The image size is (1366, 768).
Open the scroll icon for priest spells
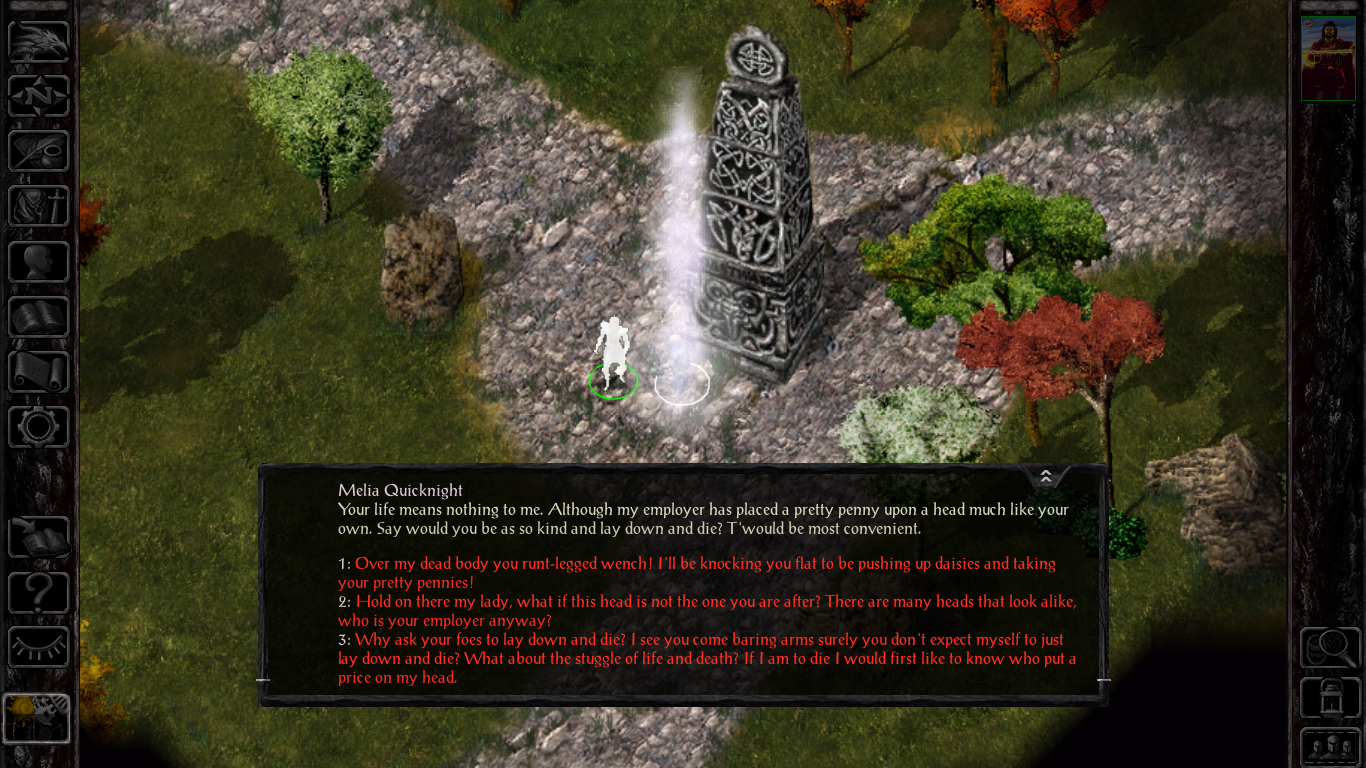pos(39,371)
